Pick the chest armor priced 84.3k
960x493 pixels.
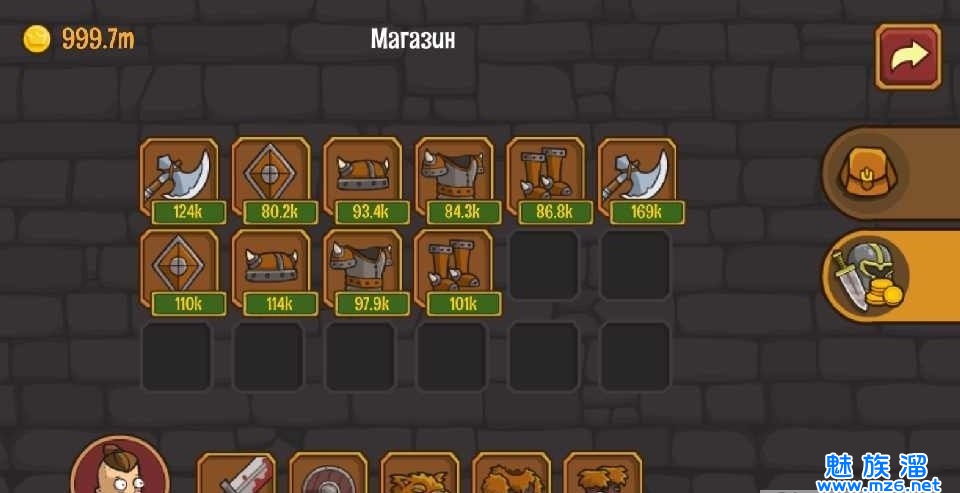coord(454,178)
